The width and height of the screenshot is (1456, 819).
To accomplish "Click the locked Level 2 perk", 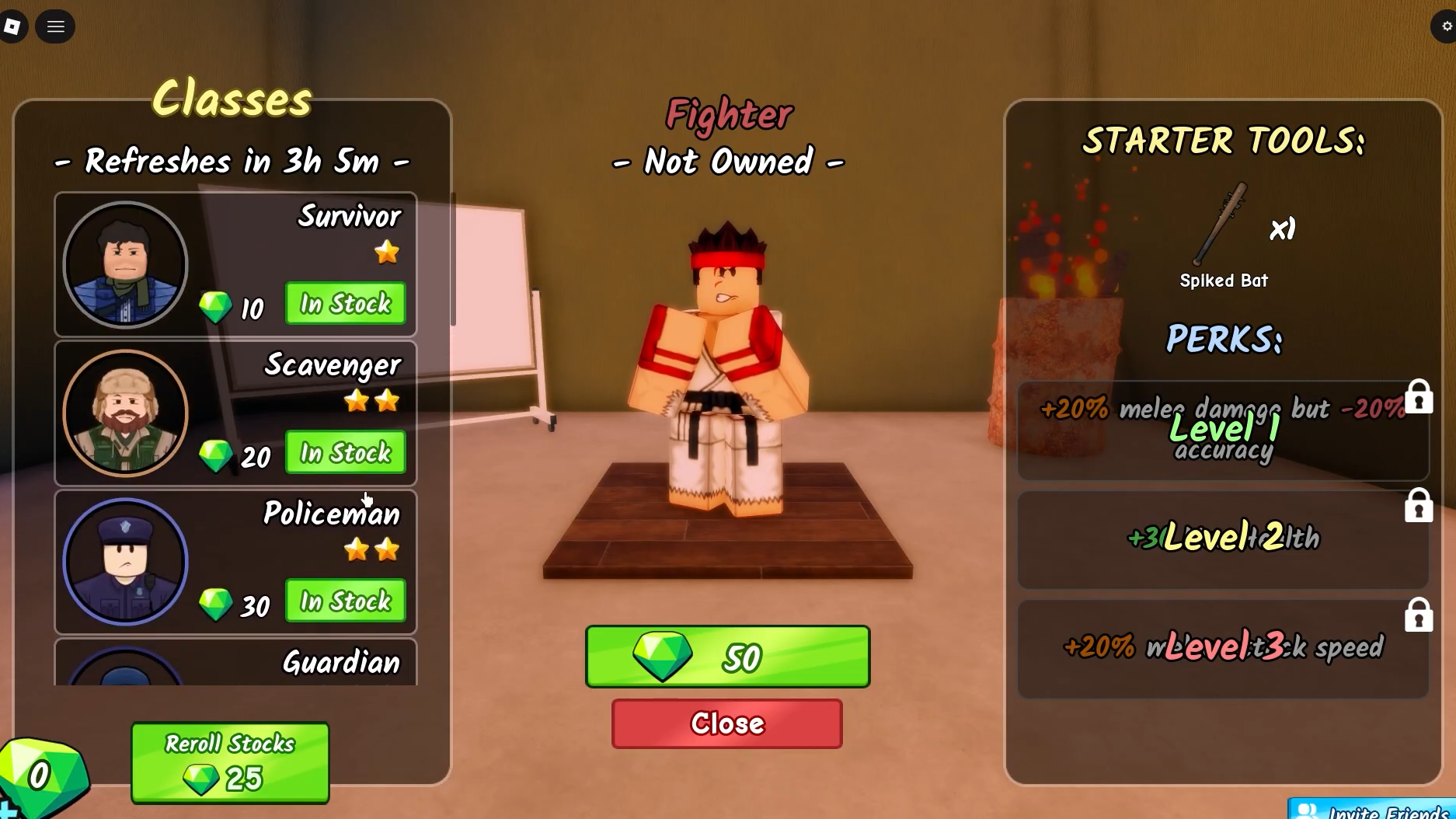I will click(1223, 538).
